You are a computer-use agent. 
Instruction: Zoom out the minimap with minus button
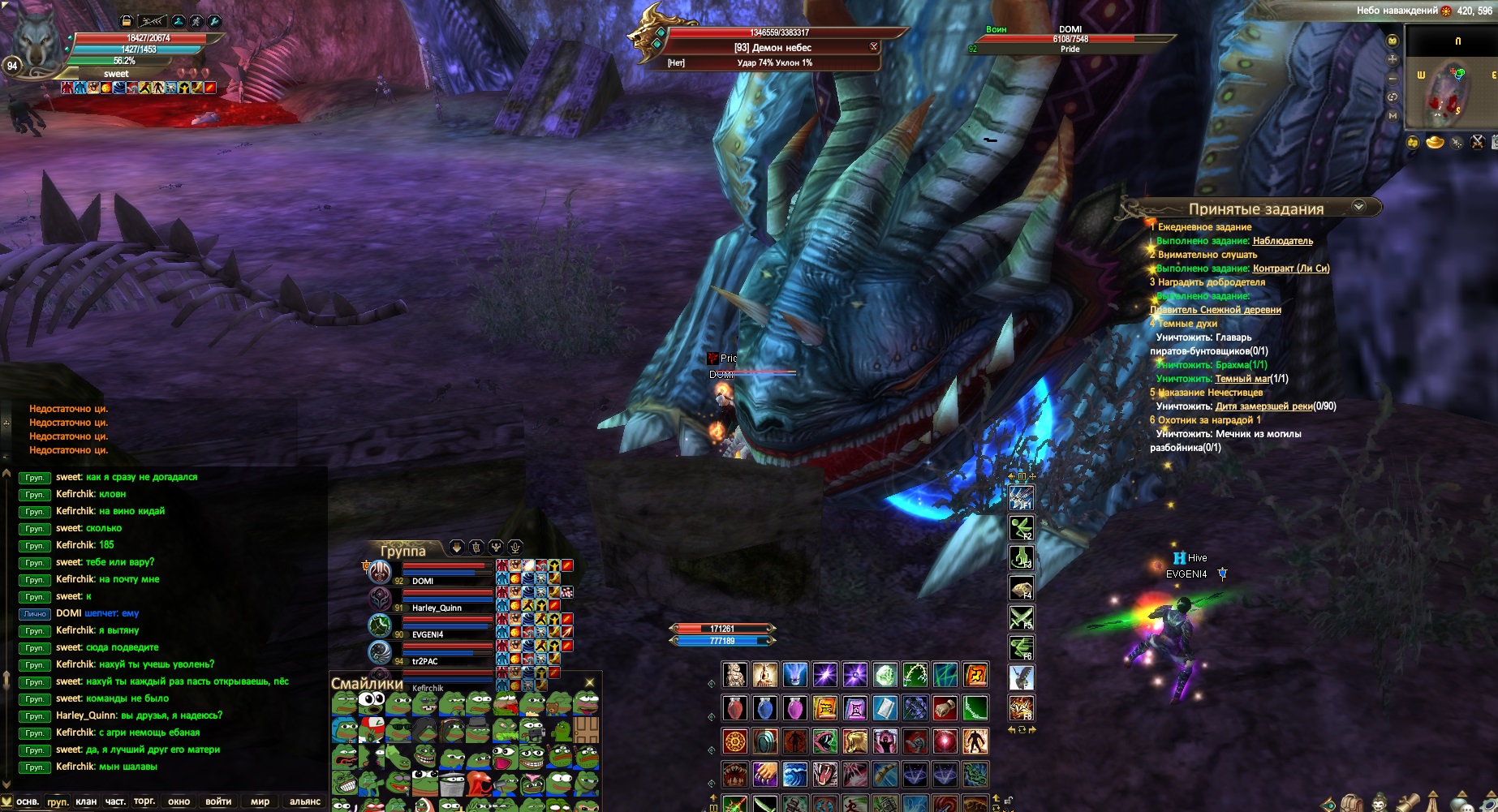click(x=1393, y=78)
